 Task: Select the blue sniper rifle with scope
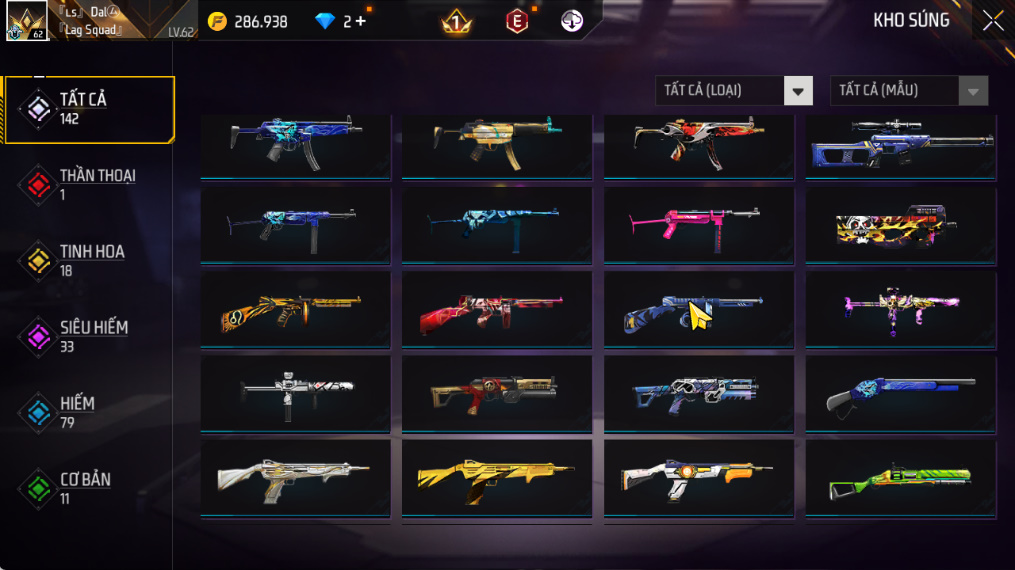click(900, 145)
